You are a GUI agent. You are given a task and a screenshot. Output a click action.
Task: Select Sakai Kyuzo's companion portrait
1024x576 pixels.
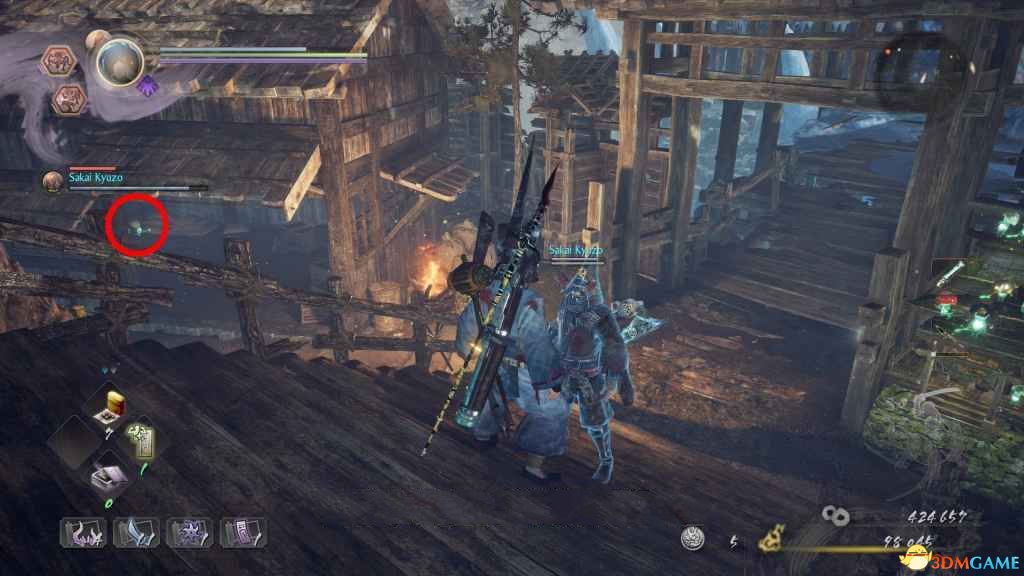tap(53, 182)
